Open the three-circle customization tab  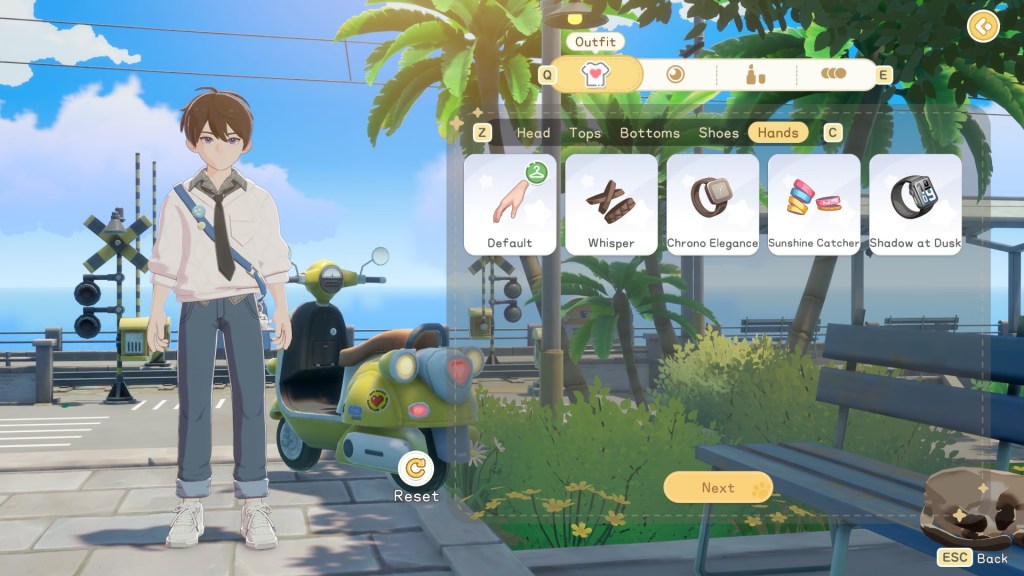[x=833, y=74]
